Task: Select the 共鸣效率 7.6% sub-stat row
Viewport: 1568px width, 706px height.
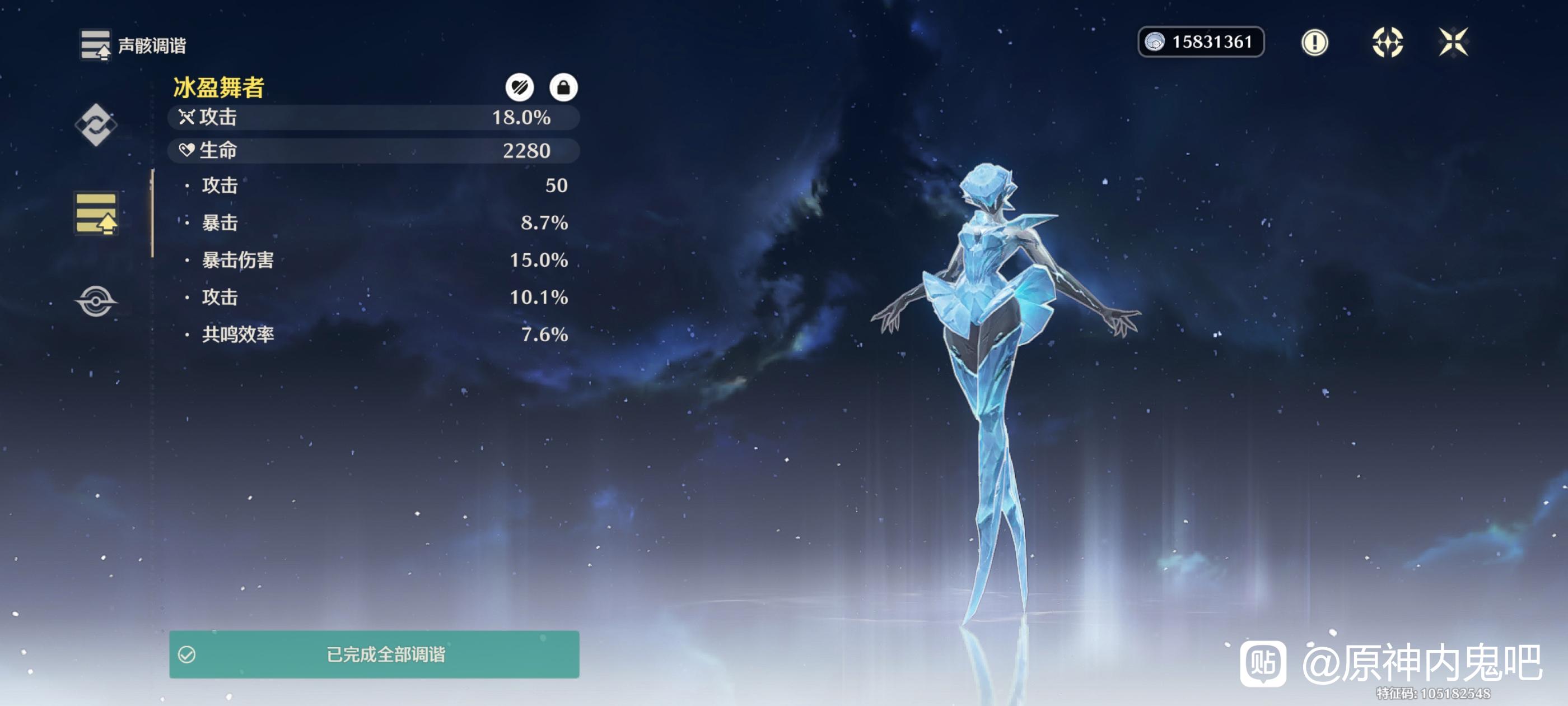Action: click(375, 335)
